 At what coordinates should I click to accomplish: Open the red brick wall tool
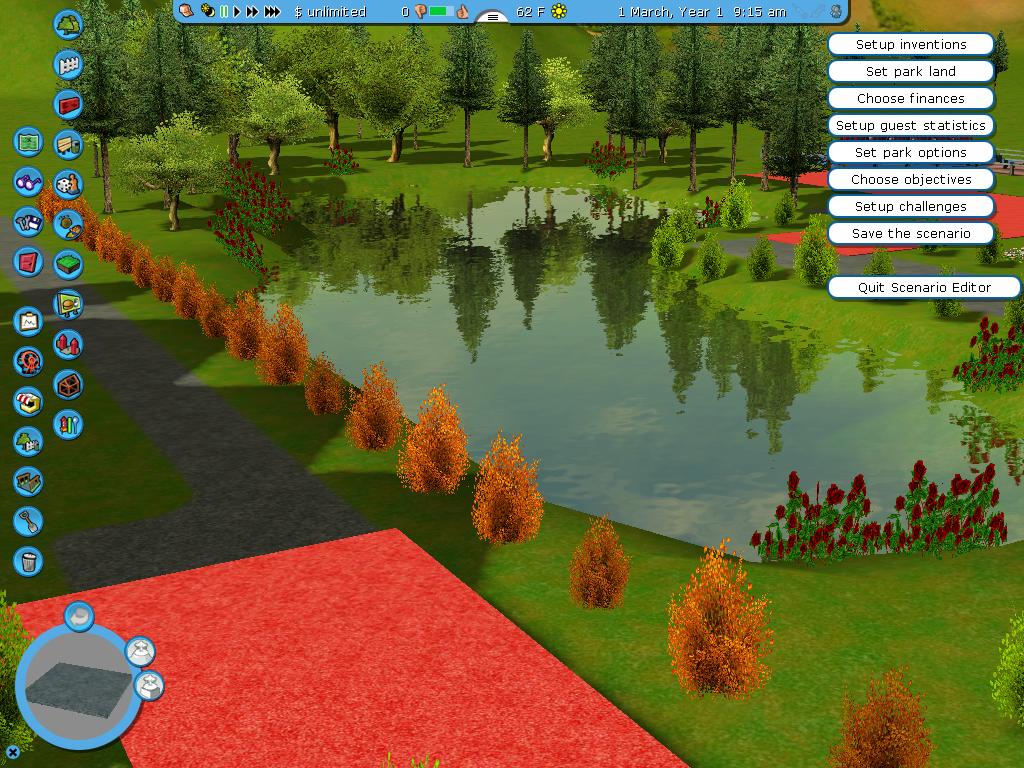pos(68,104)
